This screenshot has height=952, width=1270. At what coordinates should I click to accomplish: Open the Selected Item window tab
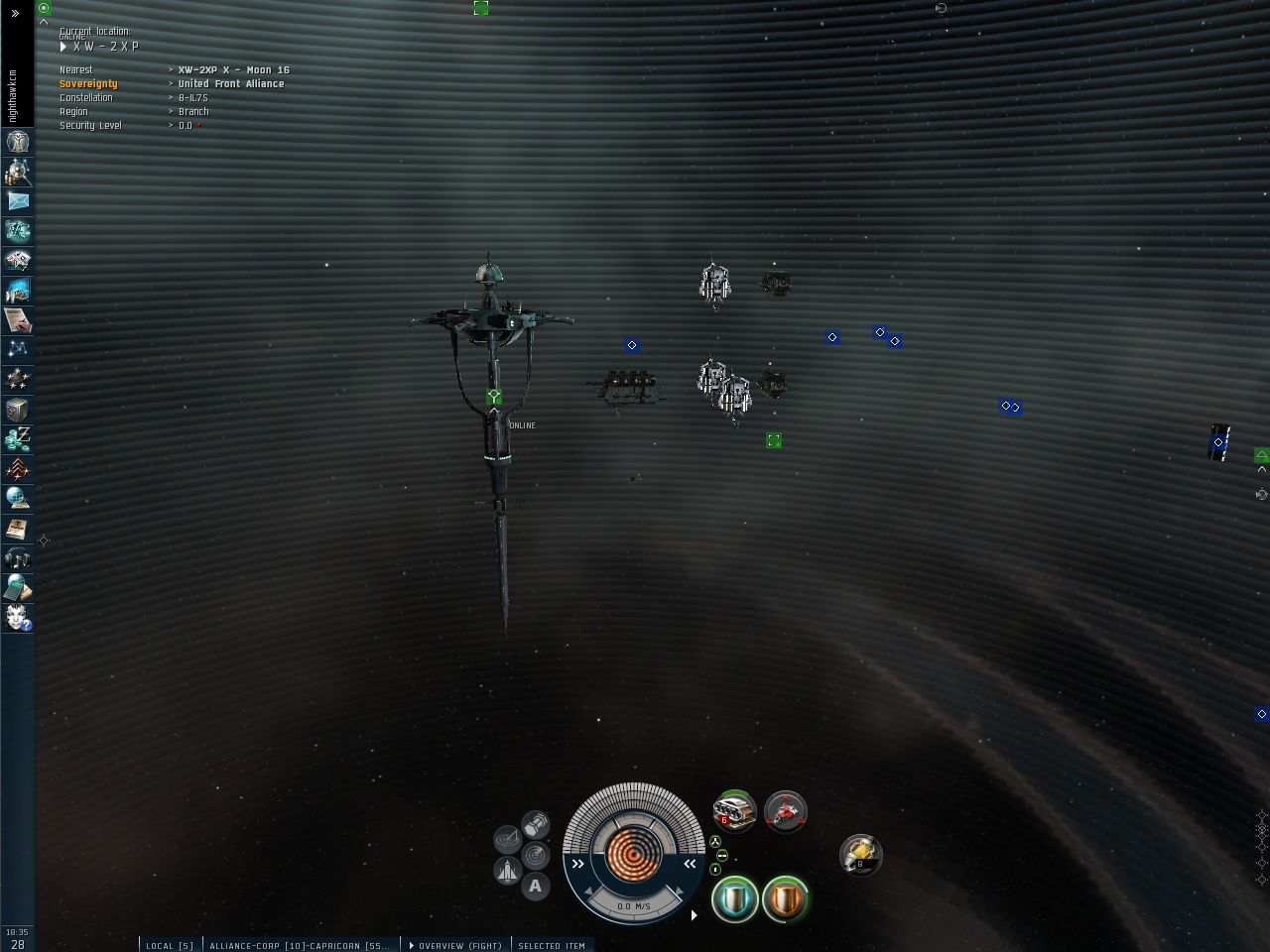click(552, 945)
